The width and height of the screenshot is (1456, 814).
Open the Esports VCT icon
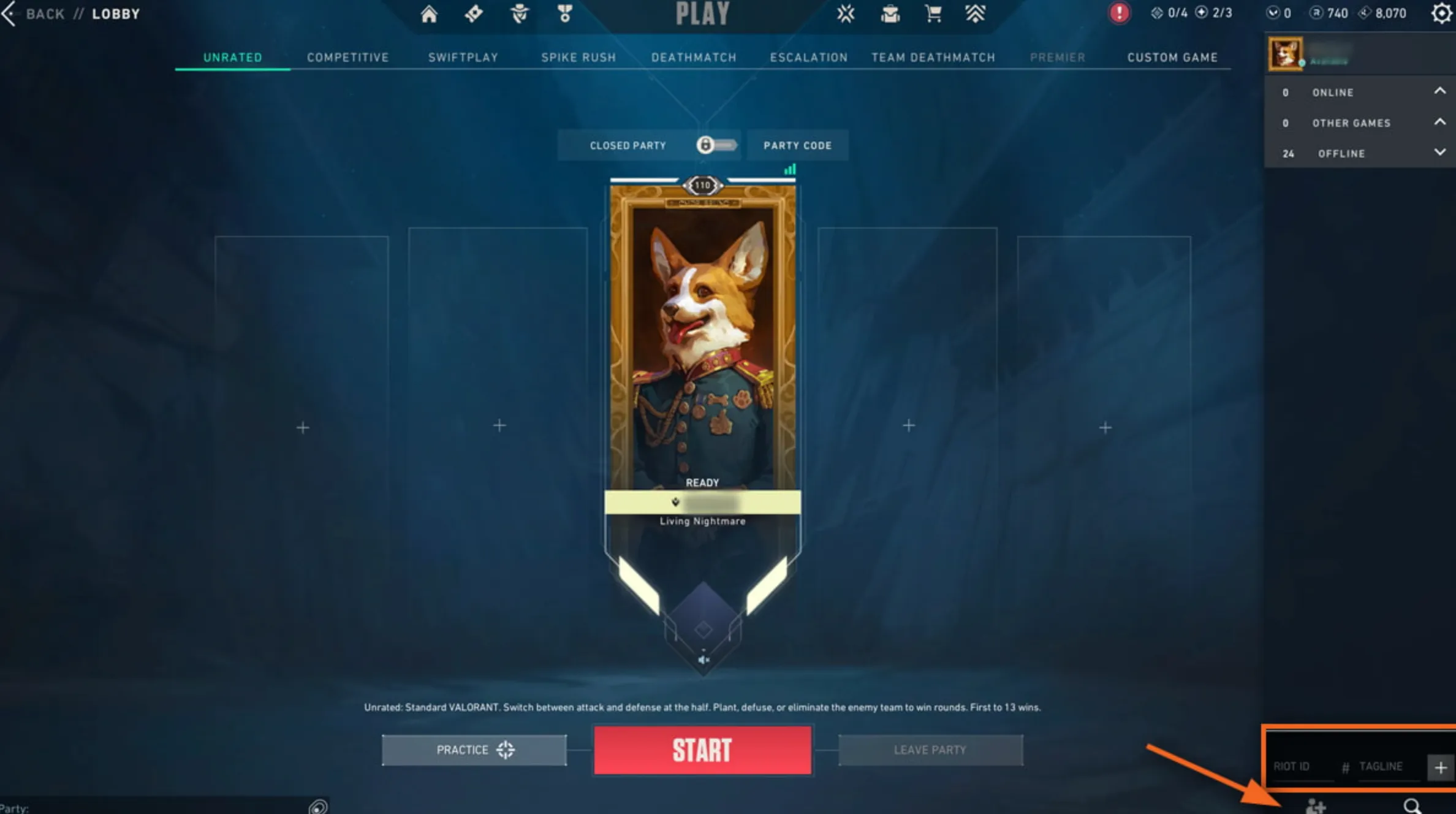(846, 13)
